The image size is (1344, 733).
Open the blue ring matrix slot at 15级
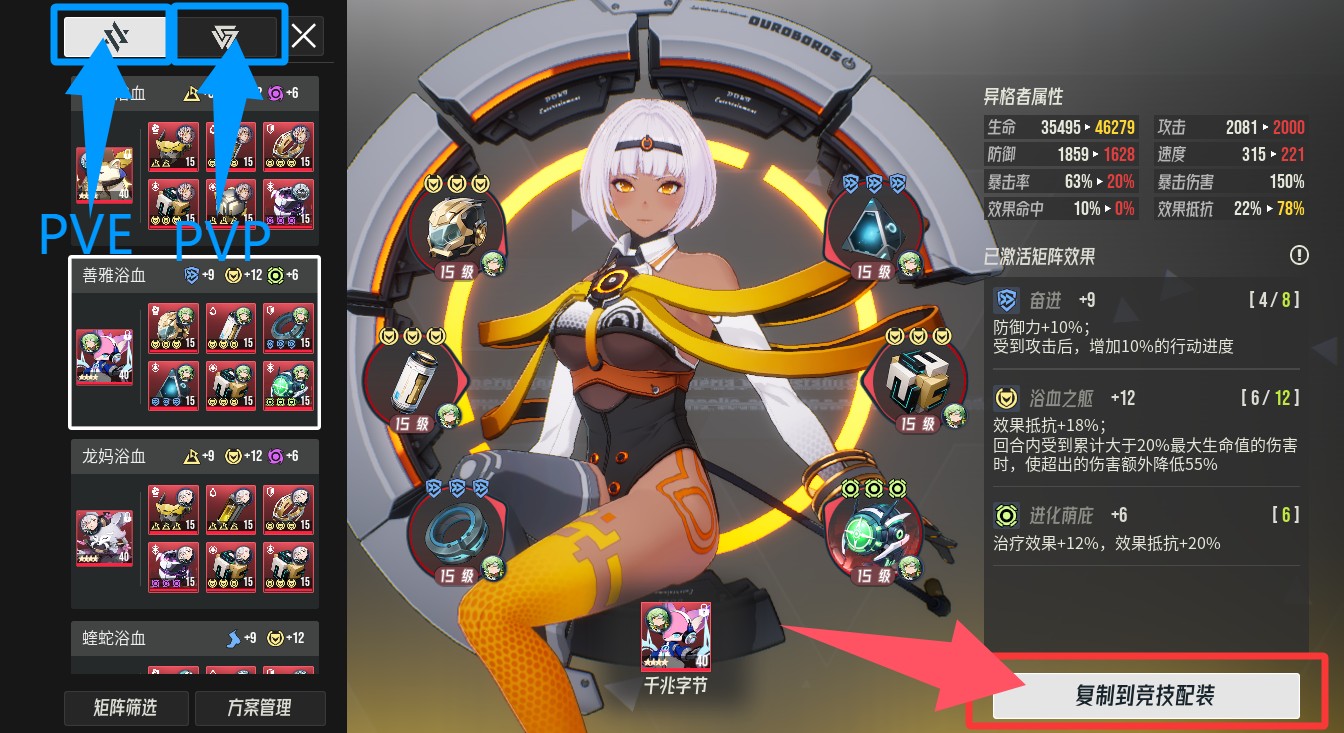(452, 535)
